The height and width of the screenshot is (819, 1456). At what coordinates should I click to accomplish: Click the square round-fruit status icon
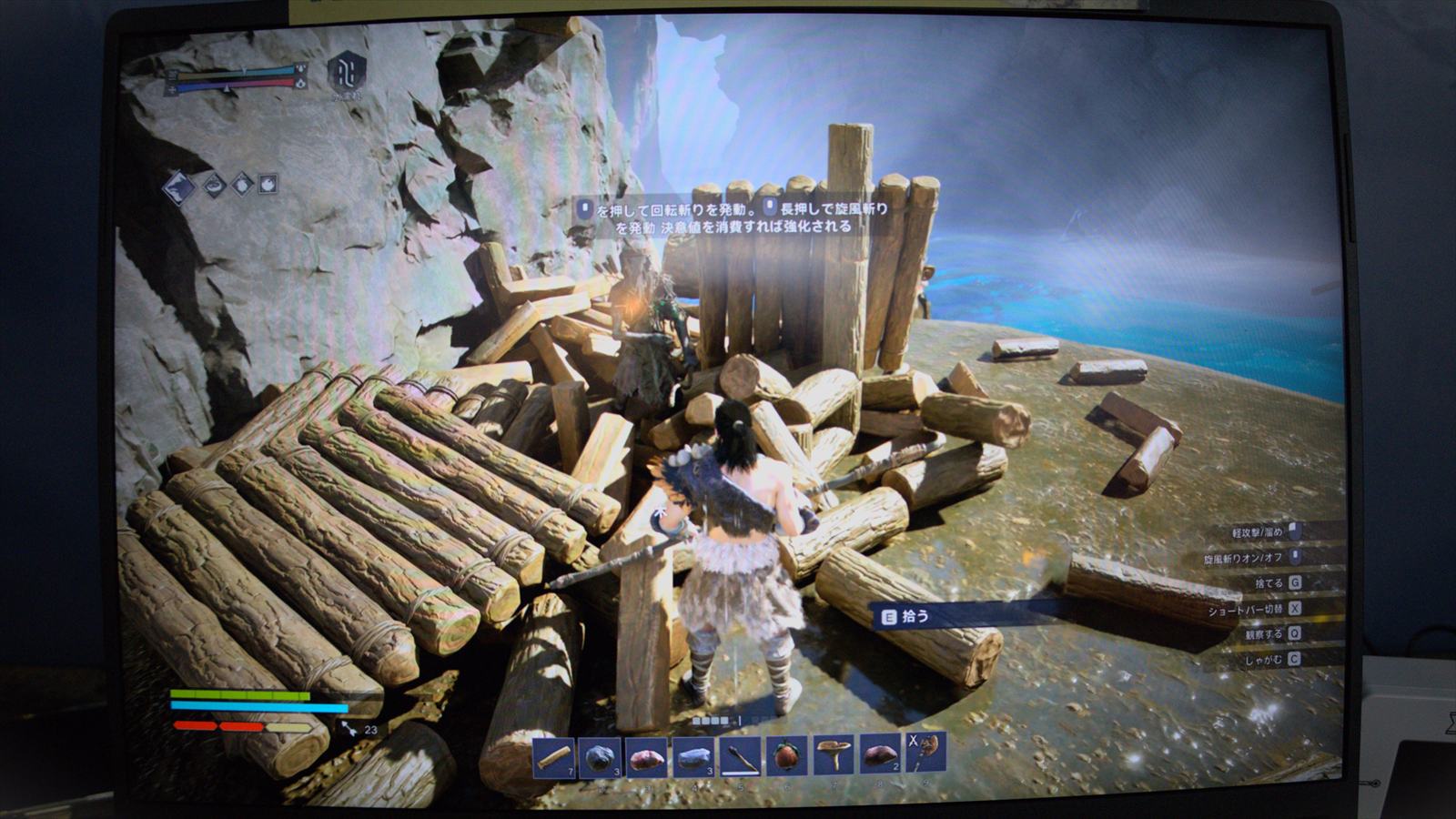tap(268, 184)
